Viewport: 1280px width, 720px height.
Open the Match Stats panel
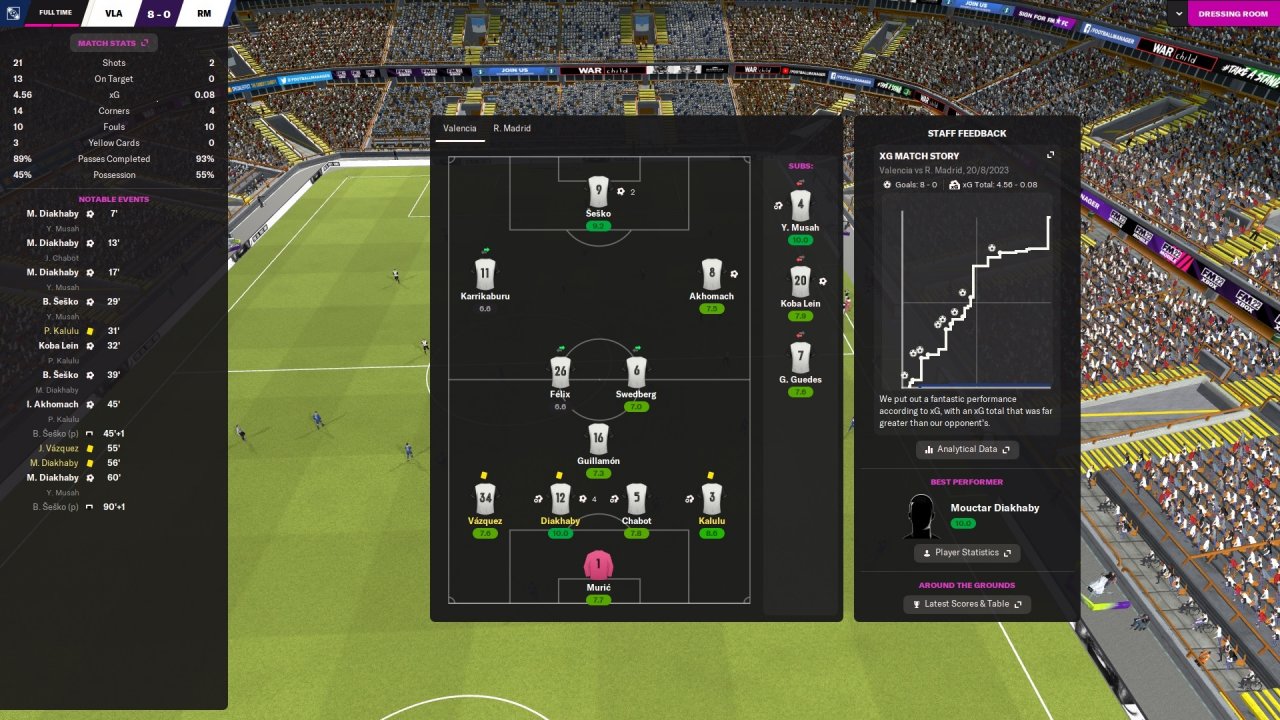(x=113, y=43)
